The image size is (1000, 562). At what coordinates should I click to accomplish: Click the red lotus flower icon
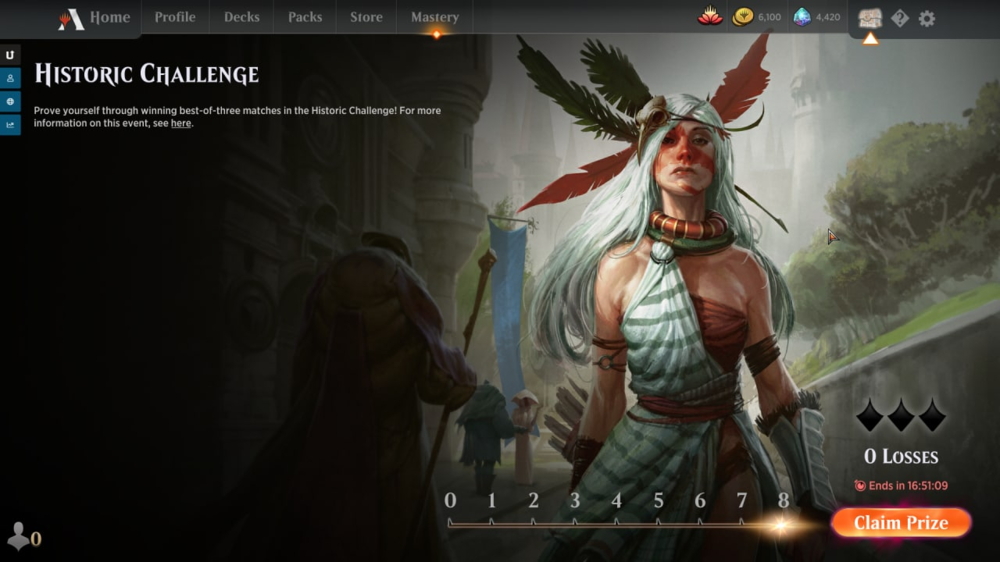(709, 17)
